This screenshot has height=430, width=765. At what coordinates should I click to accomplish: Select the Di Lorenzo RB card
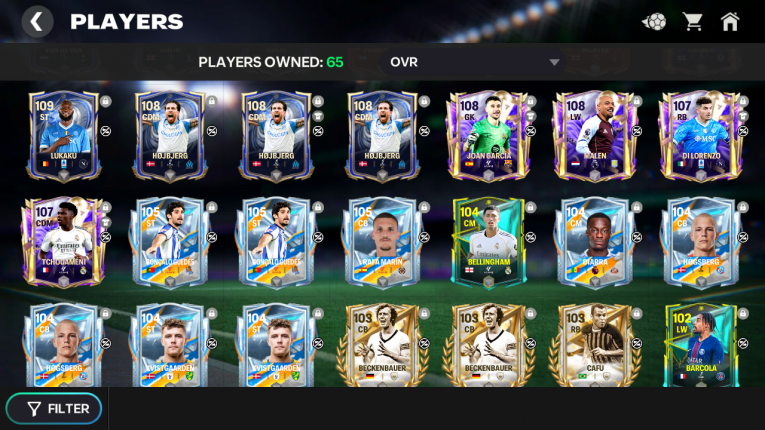700,135
